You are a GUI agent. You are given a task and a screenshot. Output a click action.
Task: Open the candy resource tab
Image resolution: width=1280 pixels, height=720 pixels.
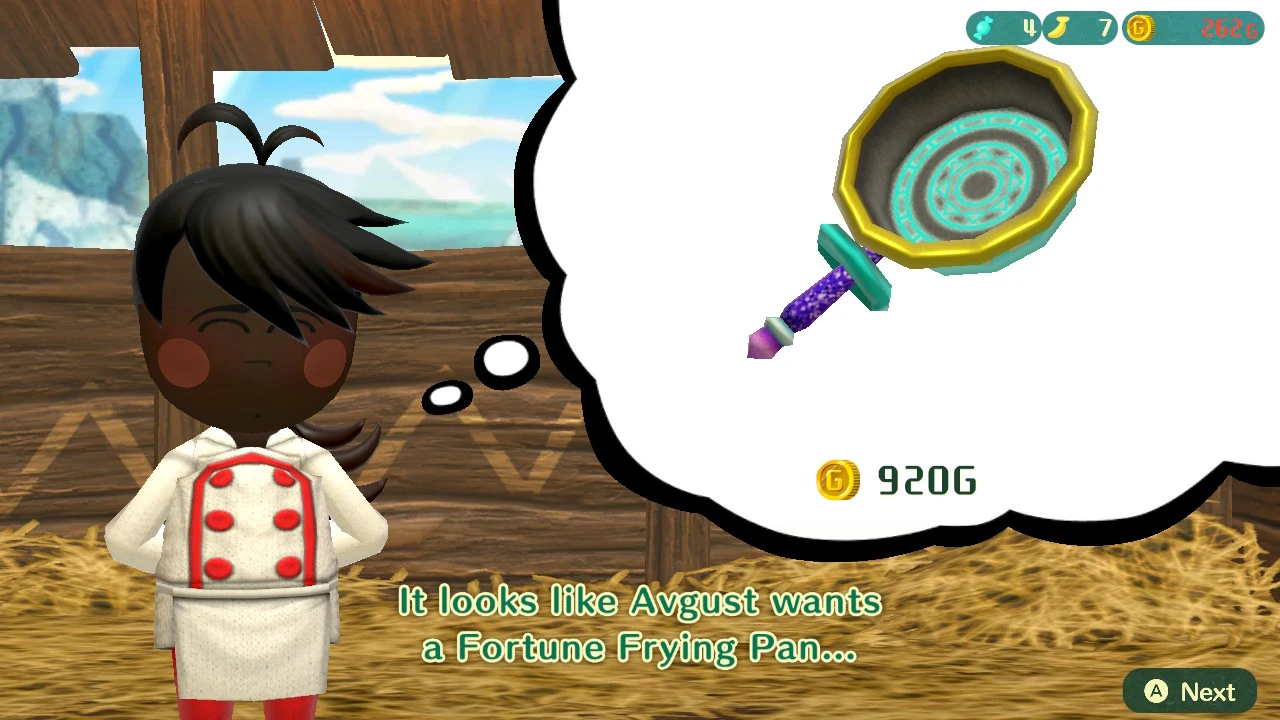[1003, 28]
